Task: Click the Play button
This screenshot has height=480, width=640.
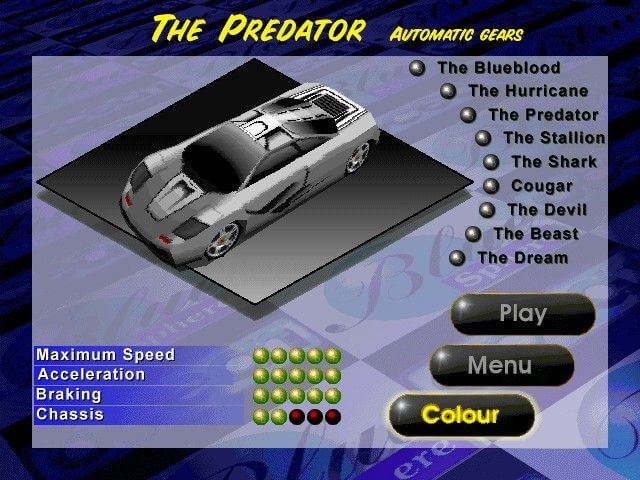Action: (x=522, y=314)
